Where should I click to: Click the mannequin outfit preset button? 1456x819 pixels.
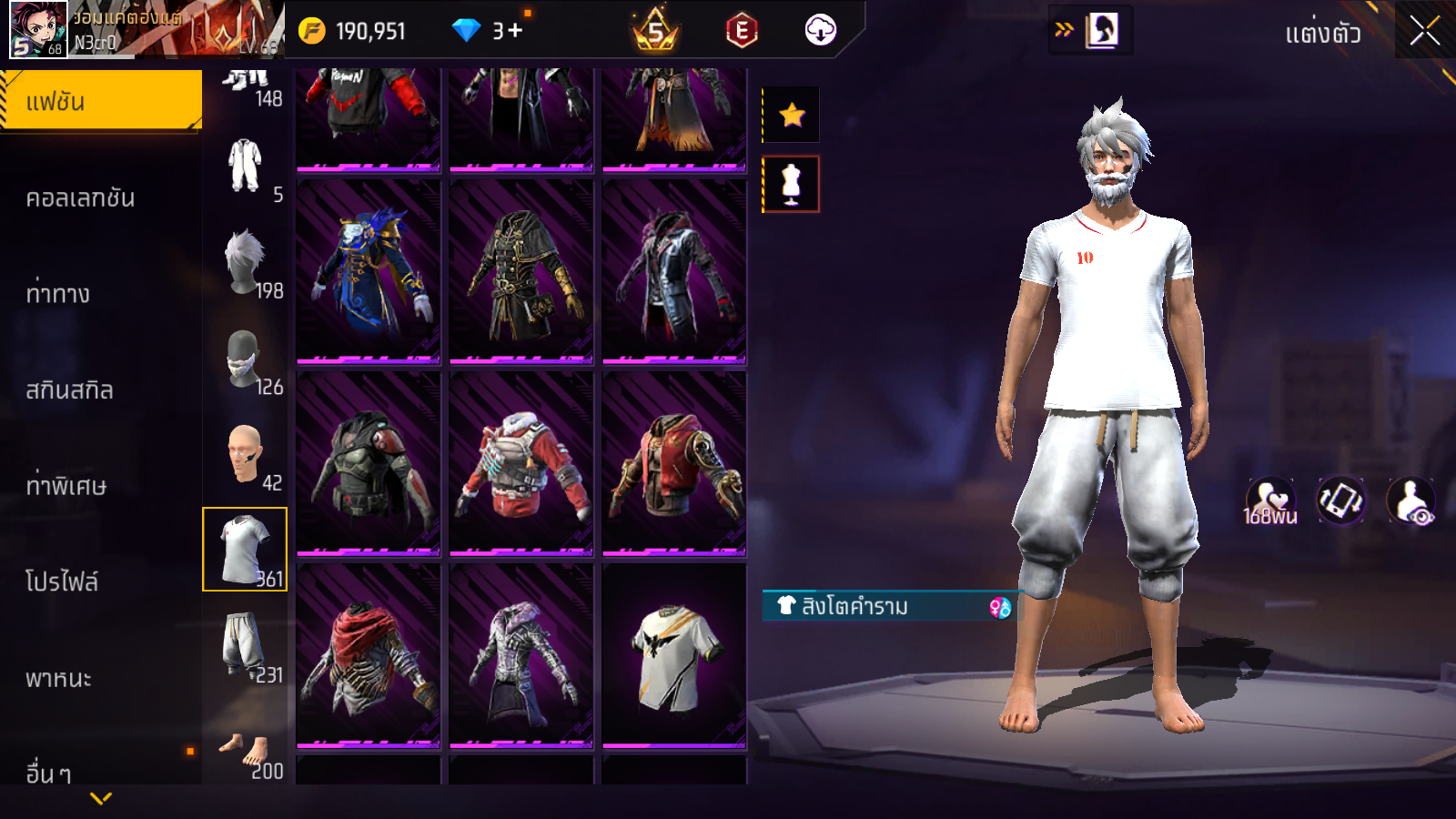(x=791, y=184)
